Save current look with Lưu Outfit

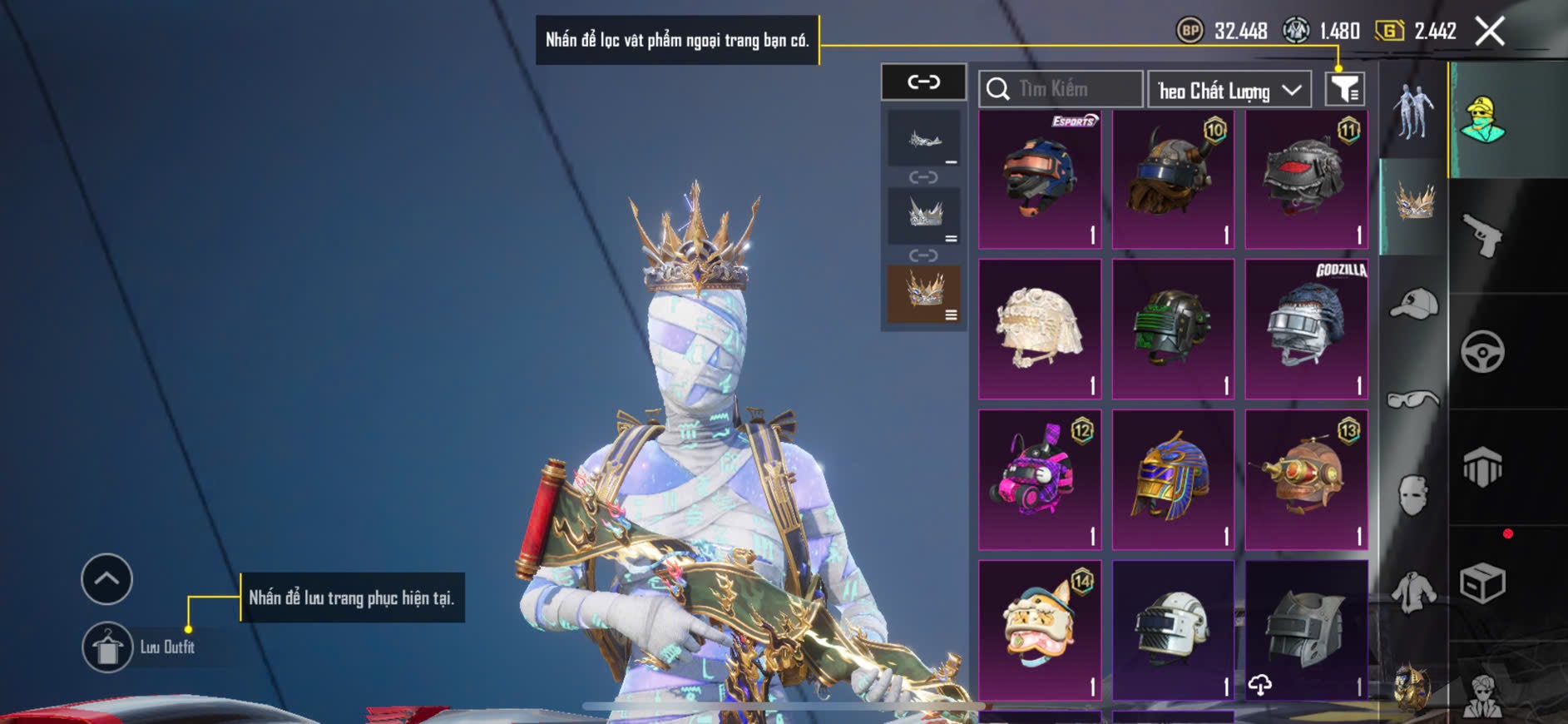[x=108, y=647]
